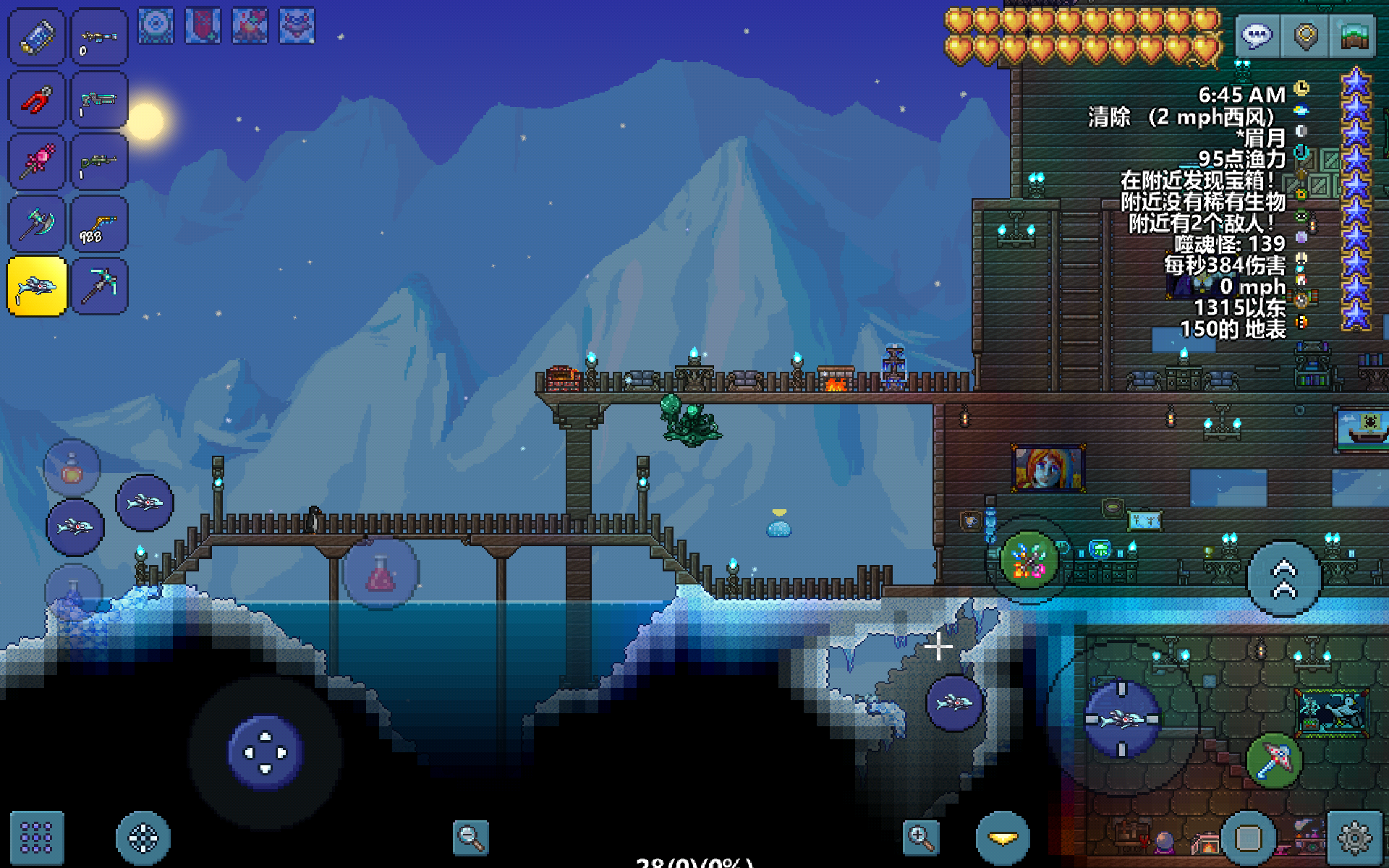Open settings with the gear button
The height and width of the screenshot is (868, 1389).
(x=1354, y=838)
